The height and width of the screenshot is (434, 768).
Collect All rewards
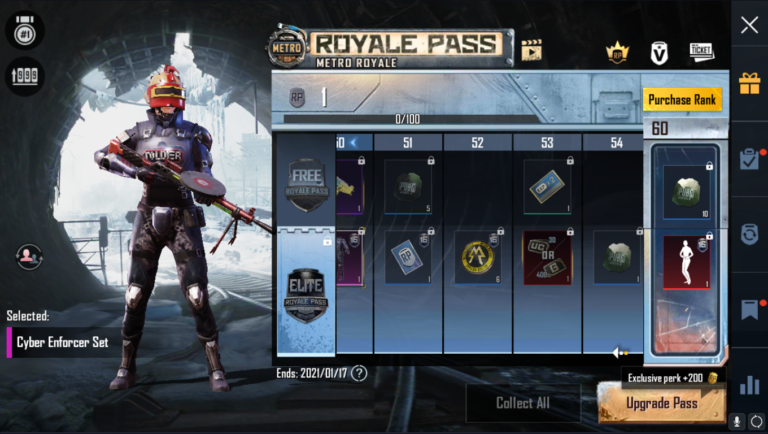click(522, 403)
